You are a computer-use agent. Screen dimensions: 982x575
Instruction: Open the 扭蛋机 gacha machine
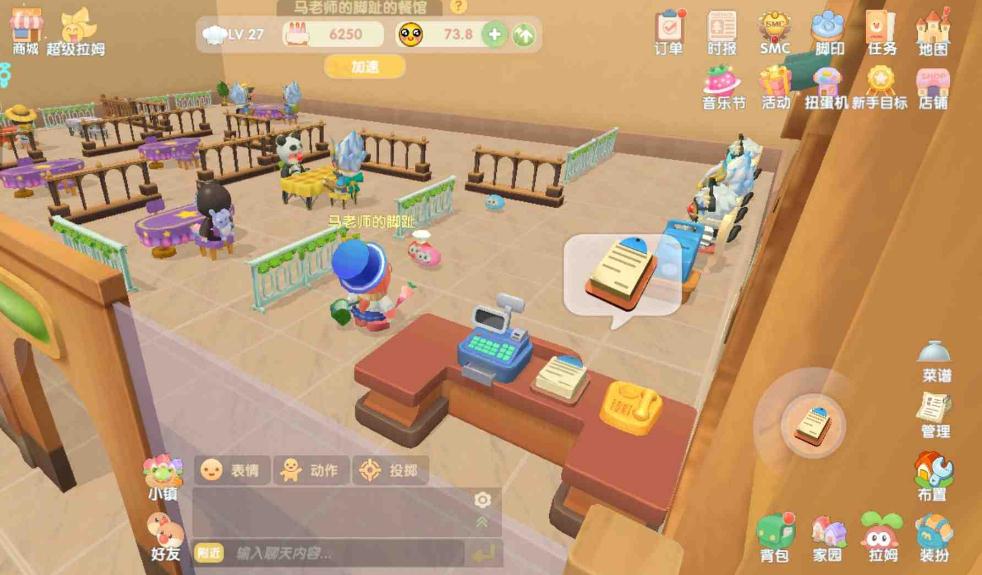click(827, 86)
